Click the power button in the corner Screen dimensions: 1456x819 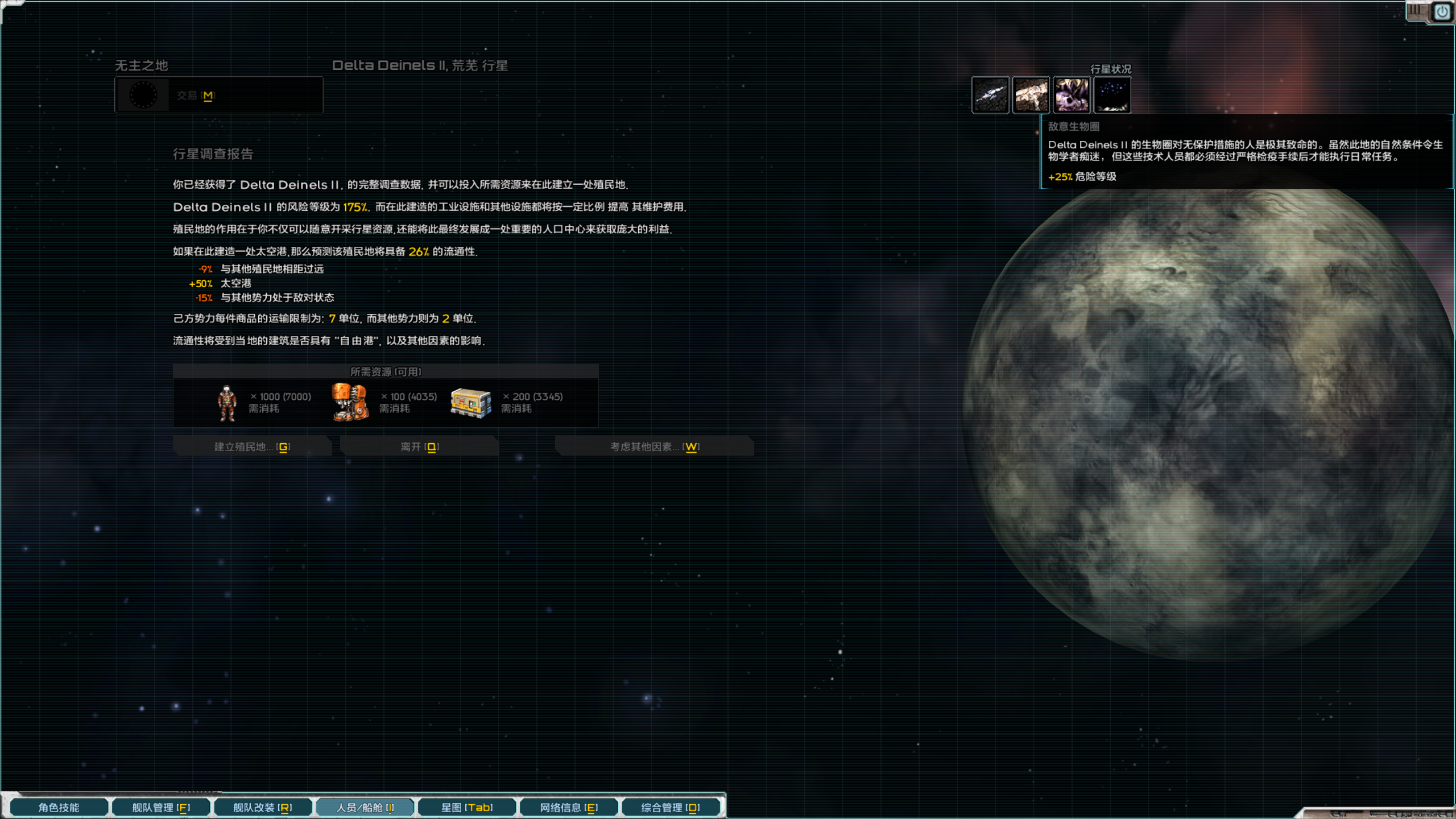pyautogui.click(x=1442, y=11)
